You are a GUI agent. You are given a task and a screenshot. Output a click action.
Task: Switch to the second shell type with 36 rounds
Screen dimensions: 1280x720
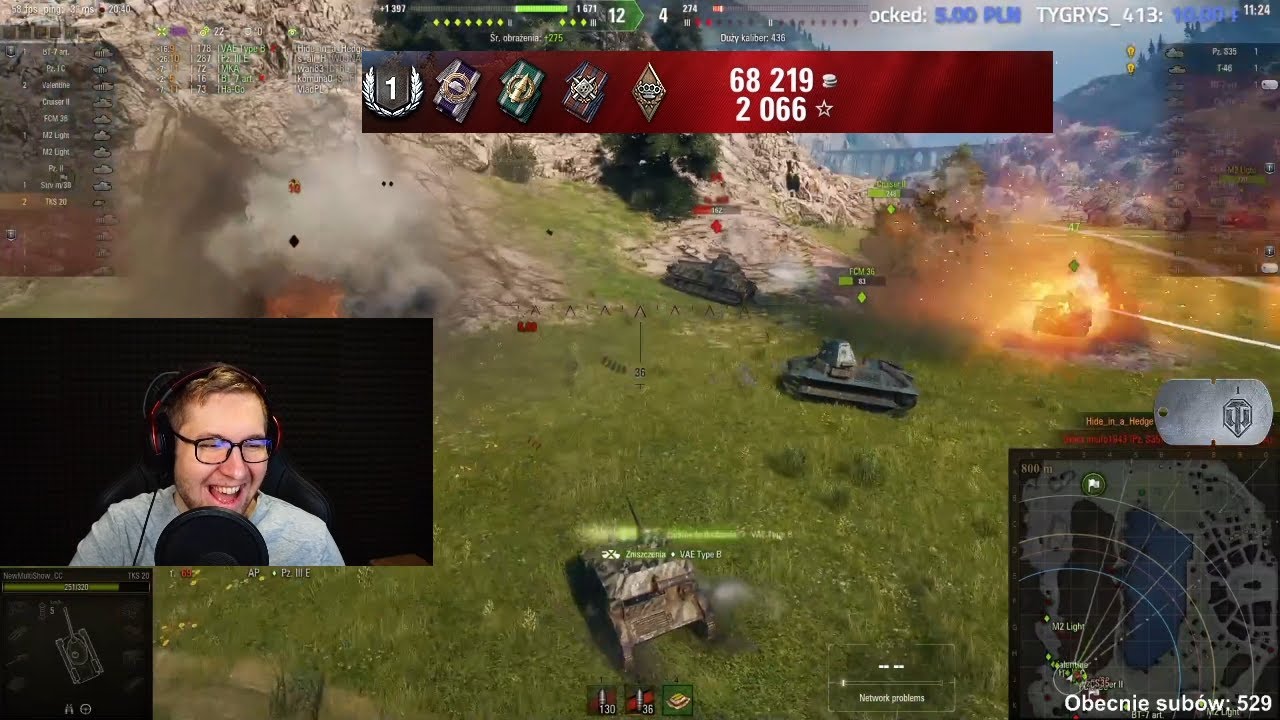pos(640,701)
